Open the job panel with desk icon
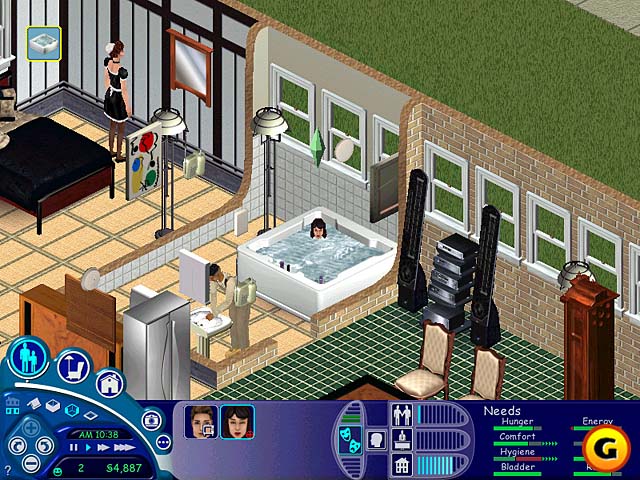This screenshot has height=480, width=640. click(x=402, y=439)
